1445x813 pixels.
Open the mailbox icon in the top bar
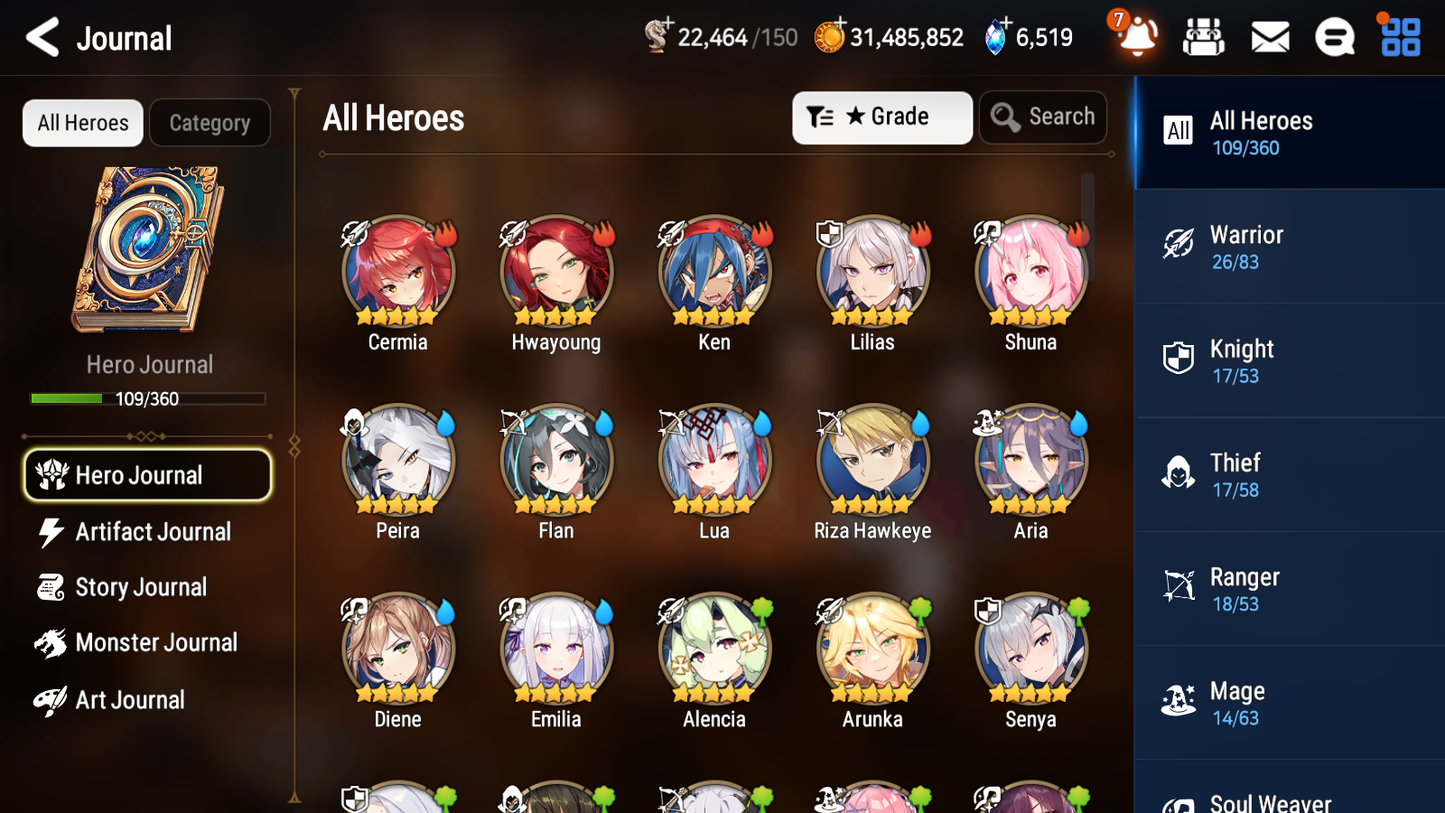point(1269,35)
